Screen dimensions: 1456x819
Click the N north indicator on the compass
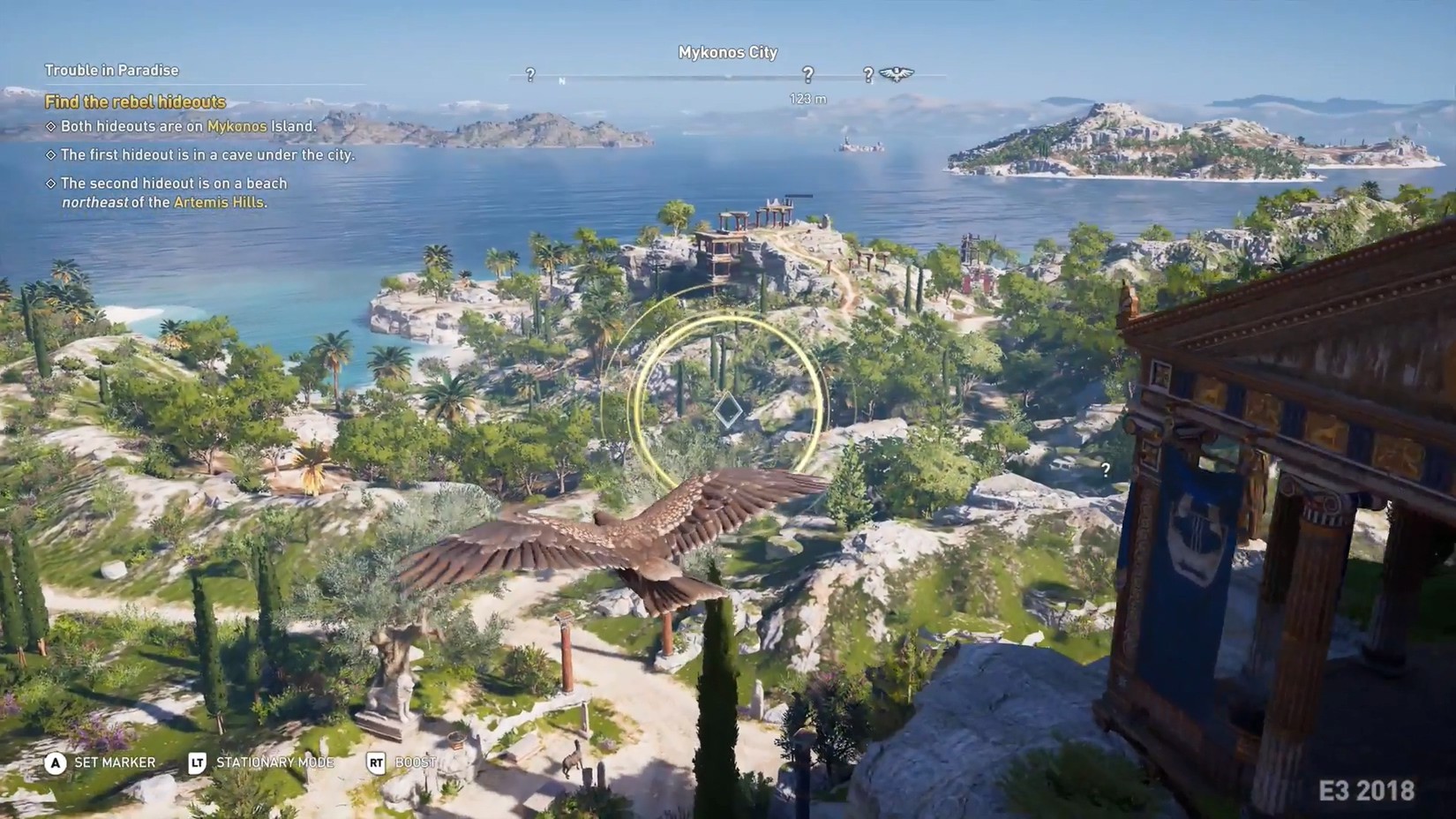coord(562,79)
